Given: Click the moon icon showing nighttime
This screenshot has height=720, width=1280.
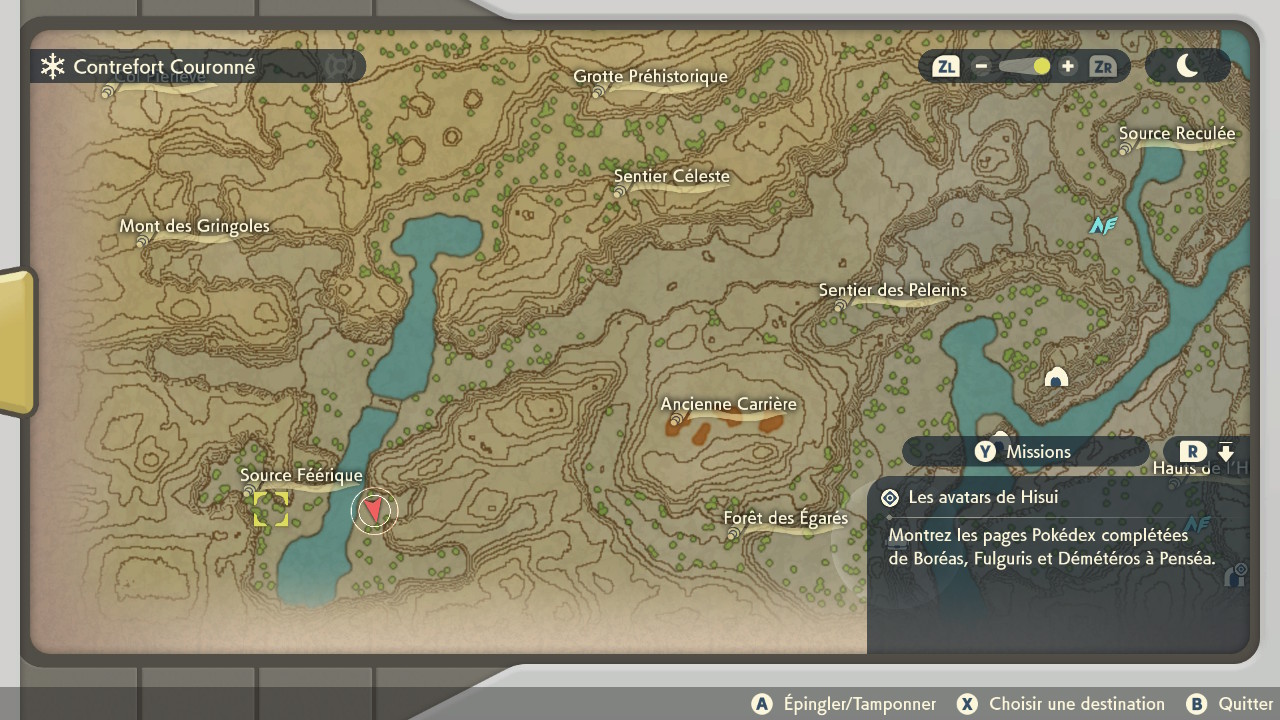Looking at the screenshot, I should [x=1186, y=65].
